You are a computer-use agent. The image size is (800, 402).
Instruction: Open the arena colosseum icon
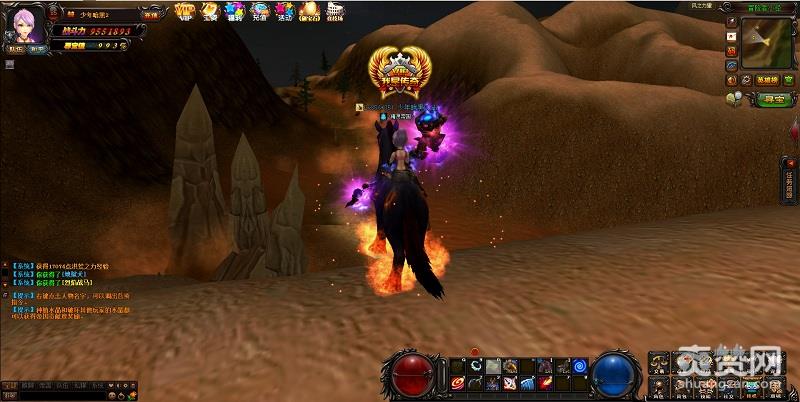coord(335,11)
